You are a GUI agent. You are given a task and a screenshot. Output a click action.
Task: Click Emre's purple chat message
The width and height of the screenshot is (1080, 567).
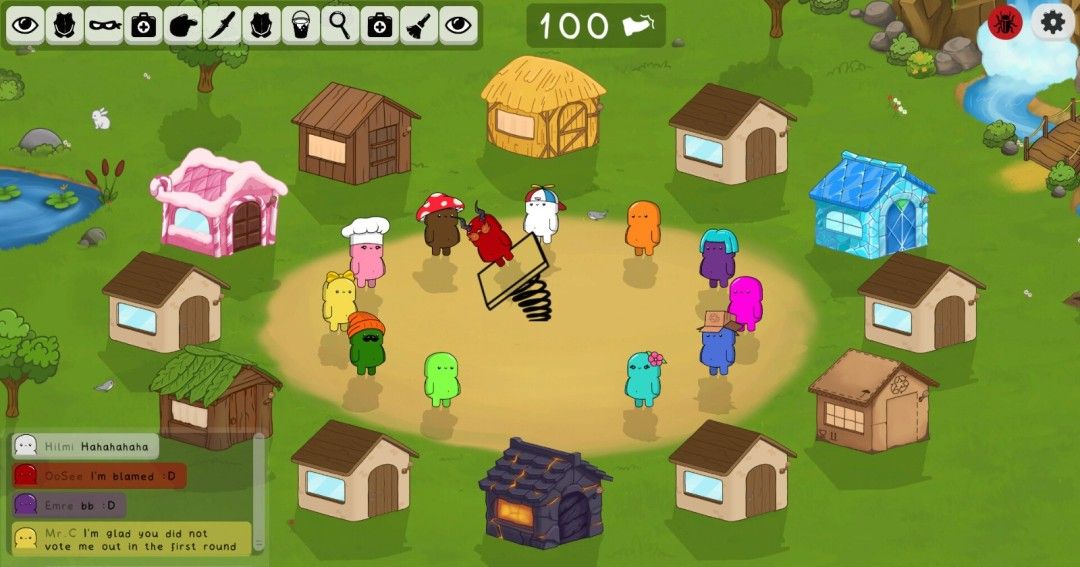tap(69, 506)
